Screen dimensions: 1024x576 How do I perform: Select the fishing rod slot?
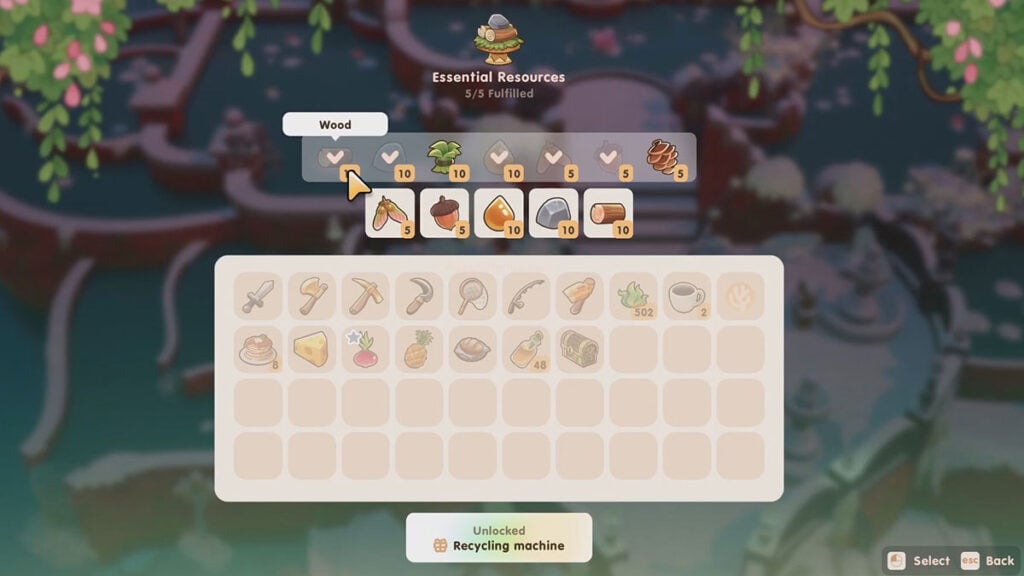coord(527,296)
